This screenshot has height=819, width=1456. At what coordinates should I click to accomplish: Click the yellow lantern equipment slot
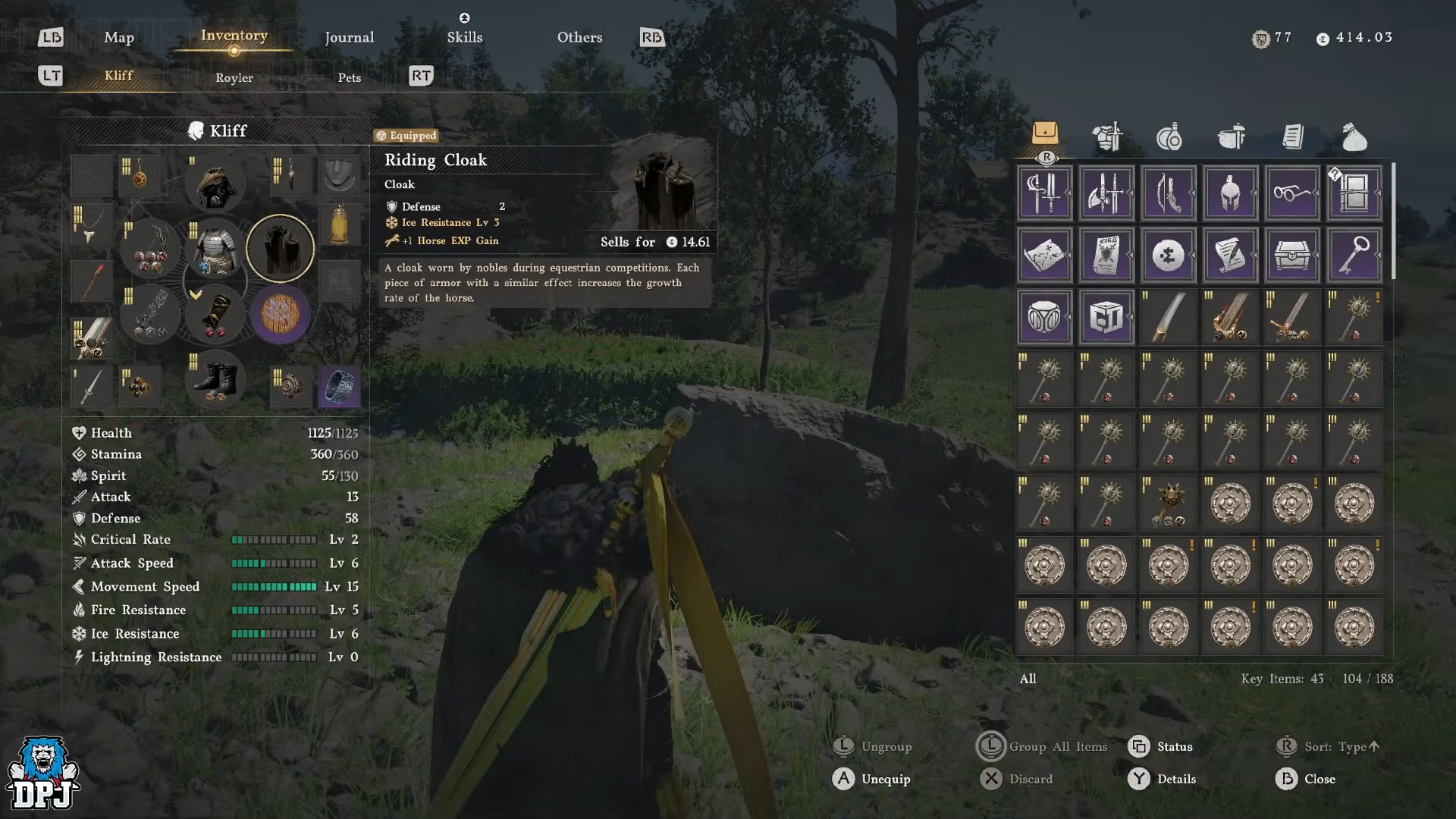tap(339, 224)
